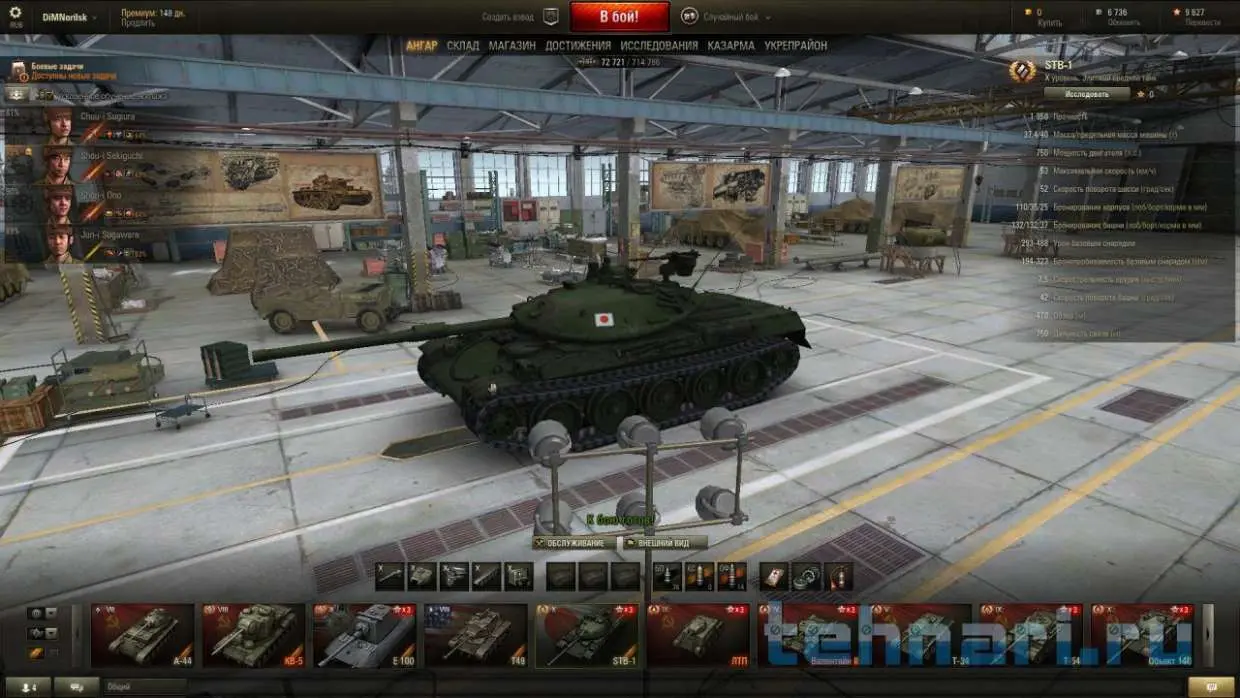Open the Внешний вид customization button

663,543
